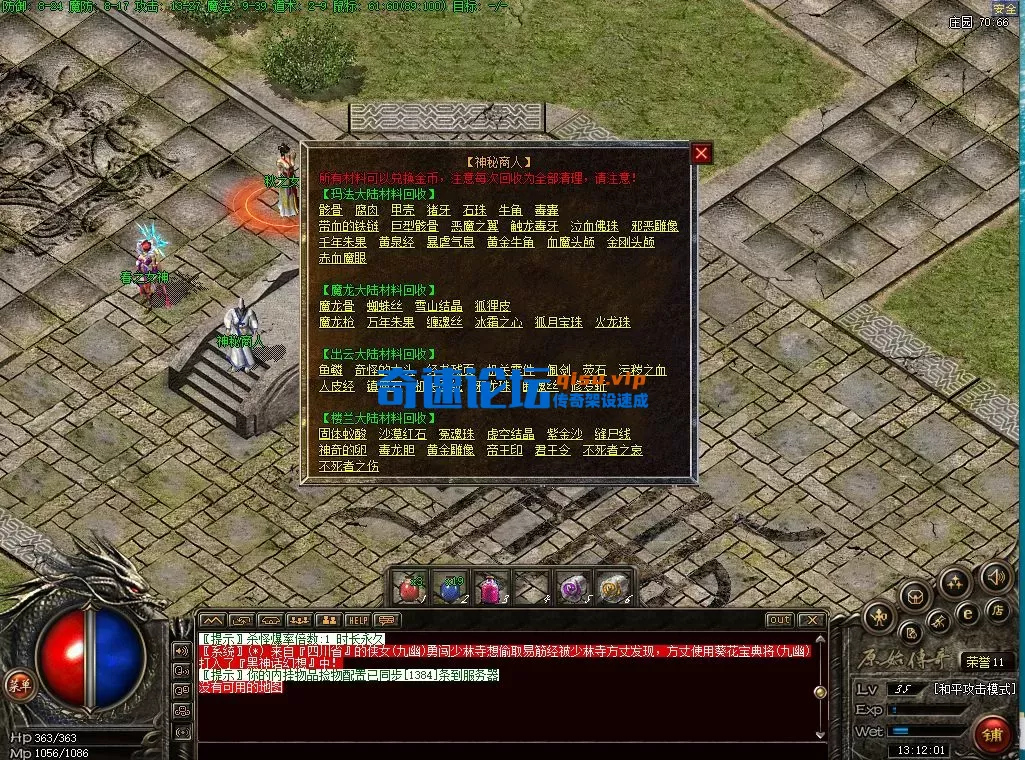Recycle the 赤血魔眼 material
This screenshot has width=1025, height=760.
click(x=342, y=258)
